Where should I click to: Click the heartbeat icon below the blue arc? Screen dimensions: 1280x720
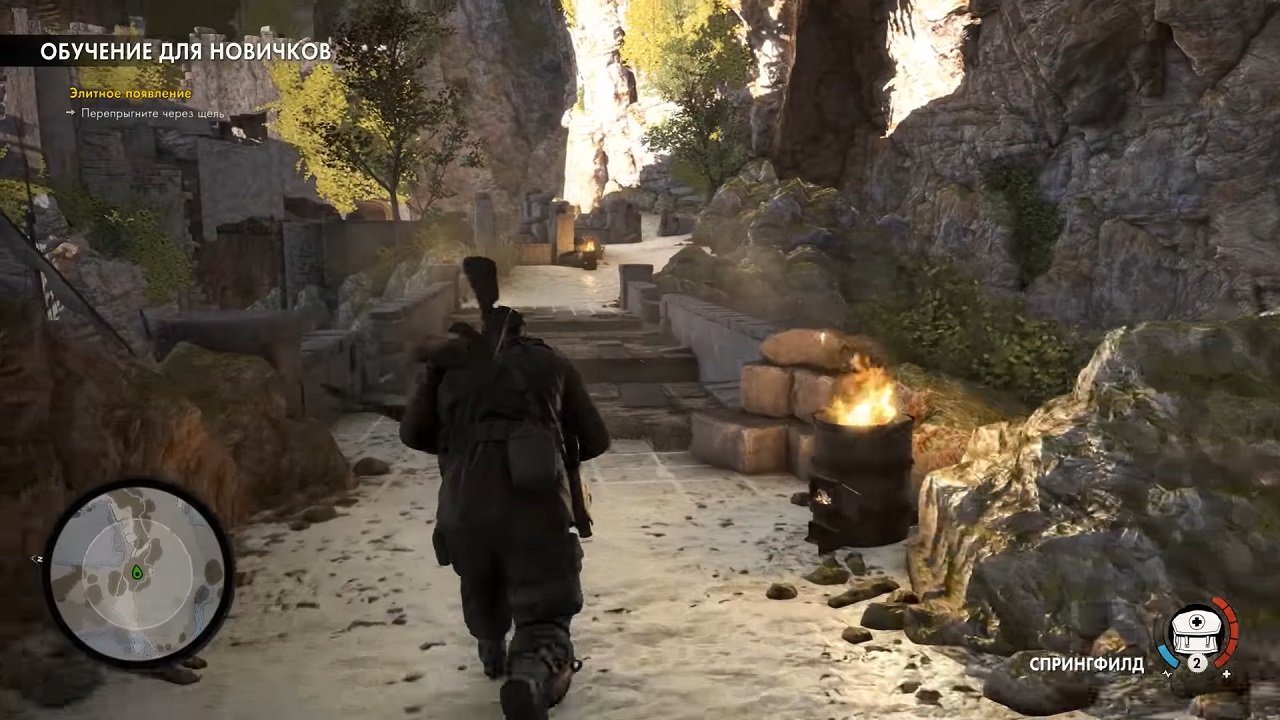[1168, 673]
